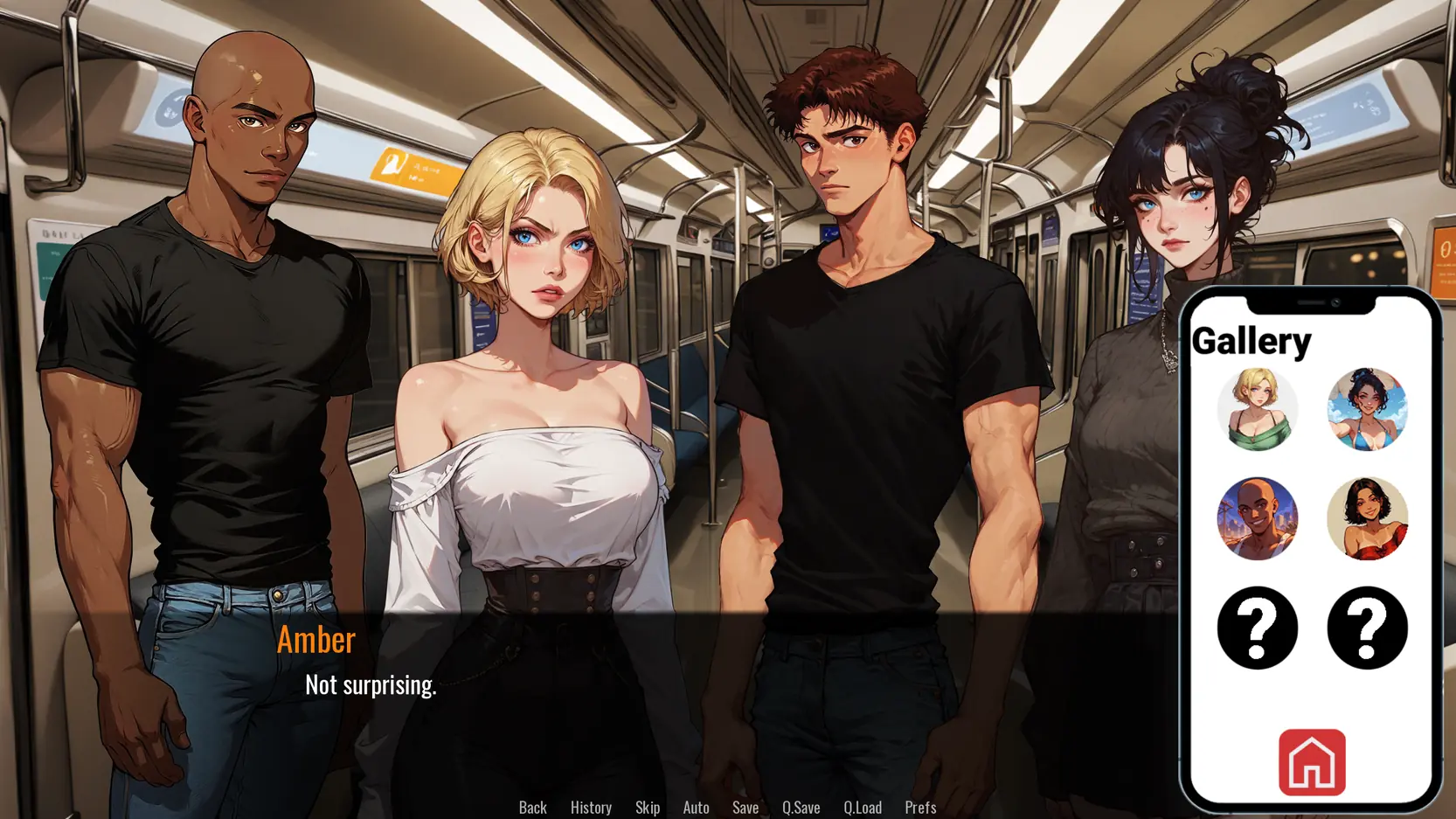
Task: Quick save with Q.Save
Action: (x=801, y=807)
